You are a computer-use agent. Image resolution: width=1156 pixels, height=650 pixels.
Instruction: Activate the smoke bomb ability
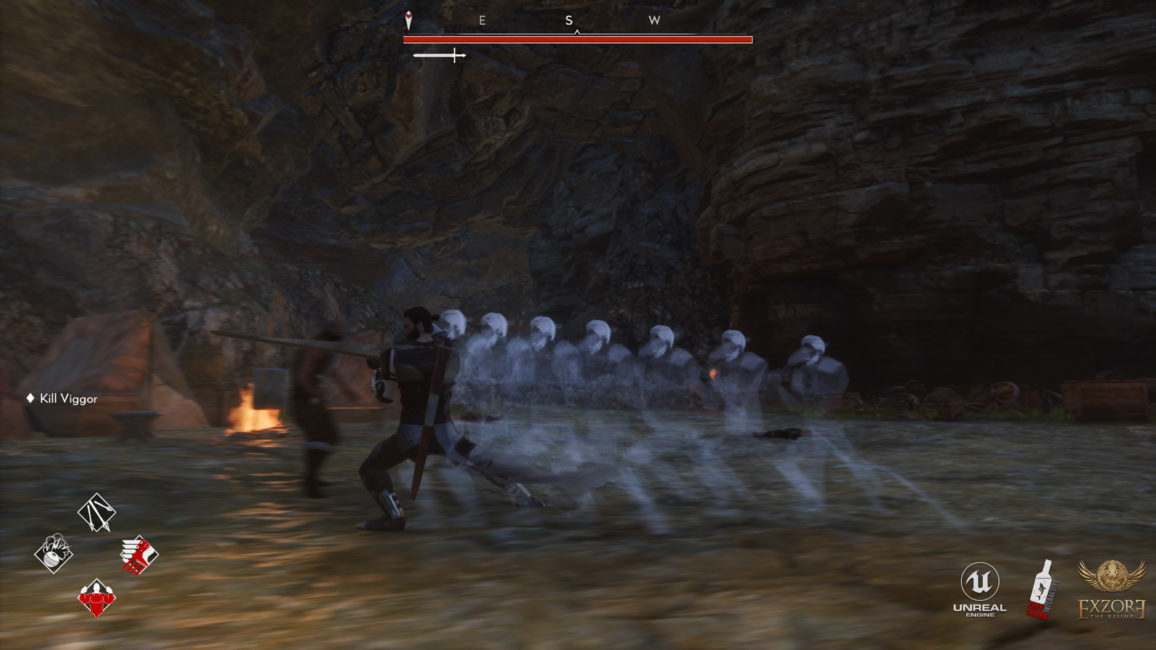click(54, 553)
